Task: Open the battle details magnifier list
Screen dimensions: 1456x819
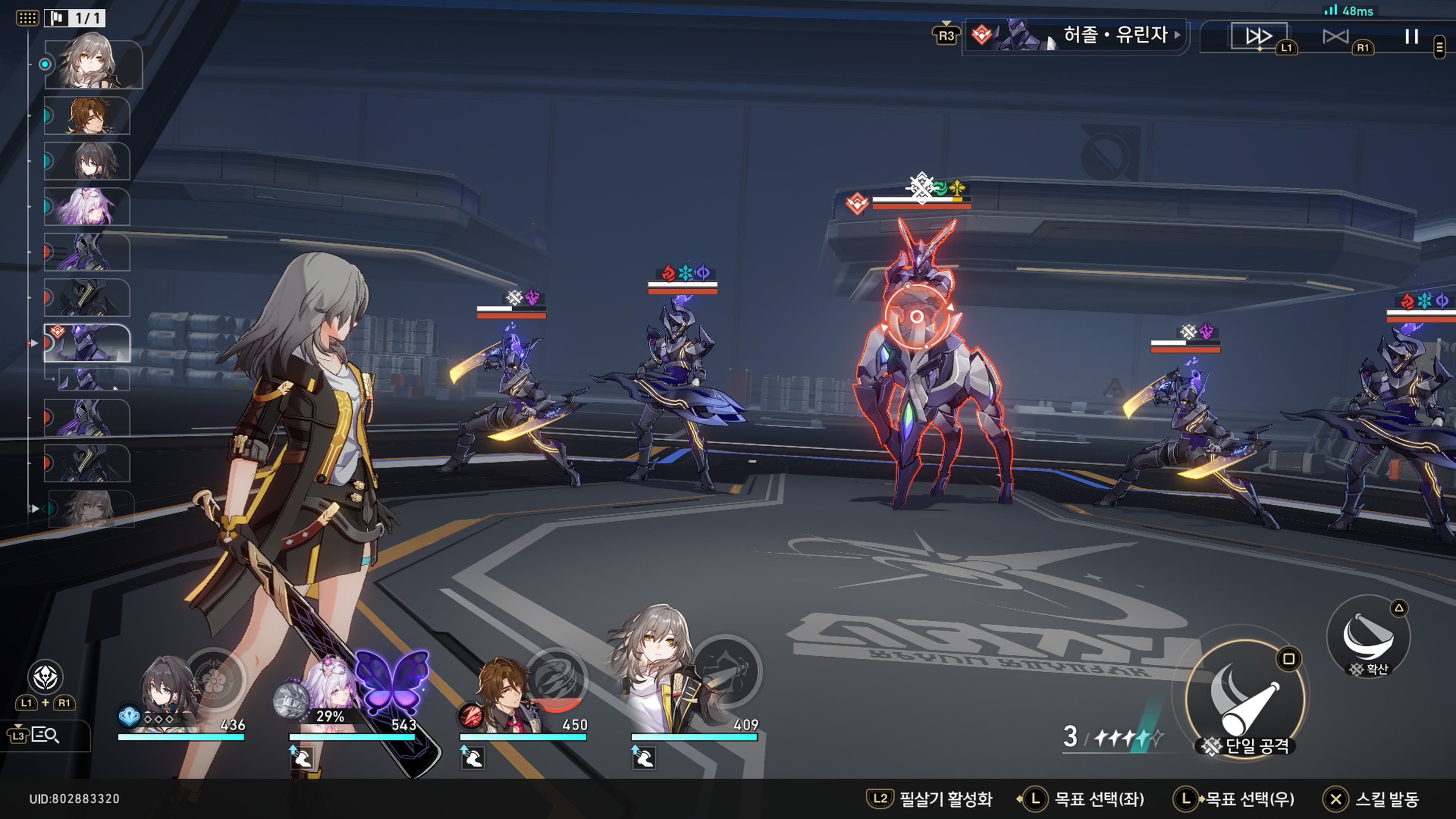Action: (x=45, y=735)
